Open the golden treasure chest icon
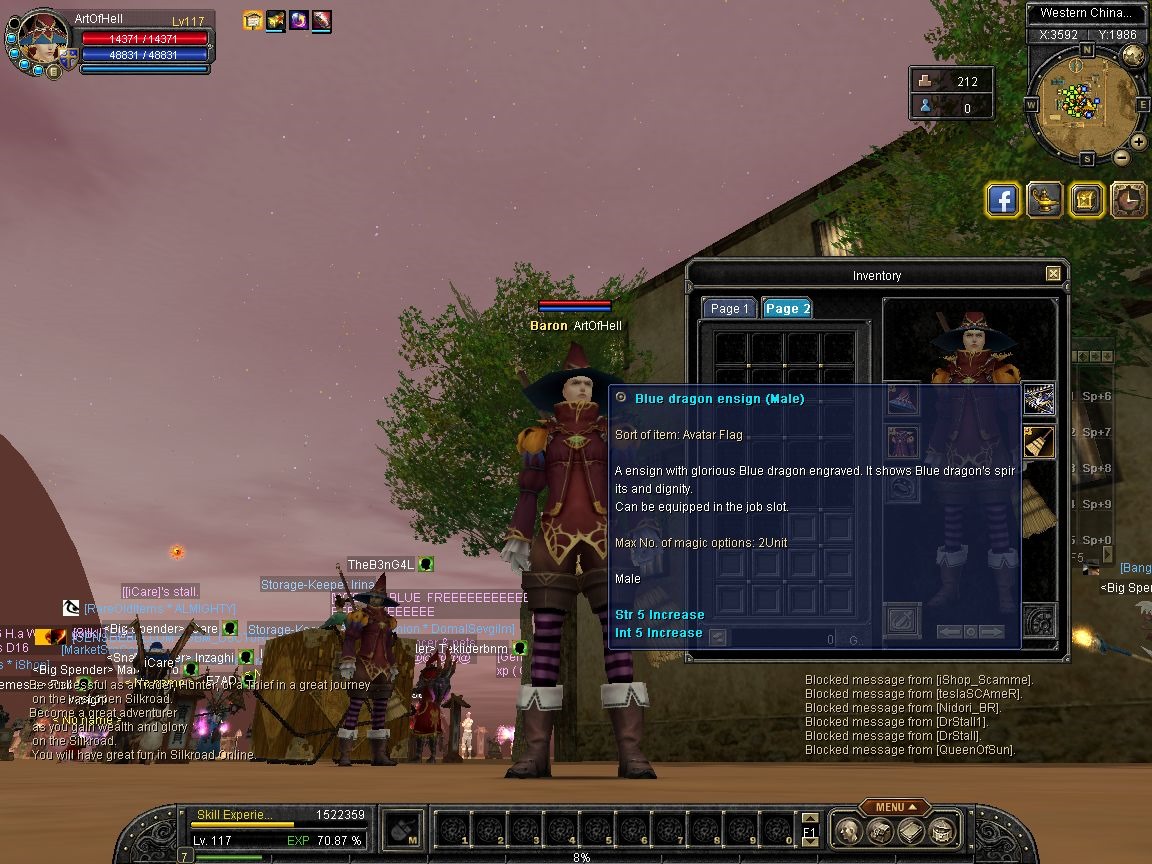This screenshot has width=1152, height=864. click(1086, 200)
